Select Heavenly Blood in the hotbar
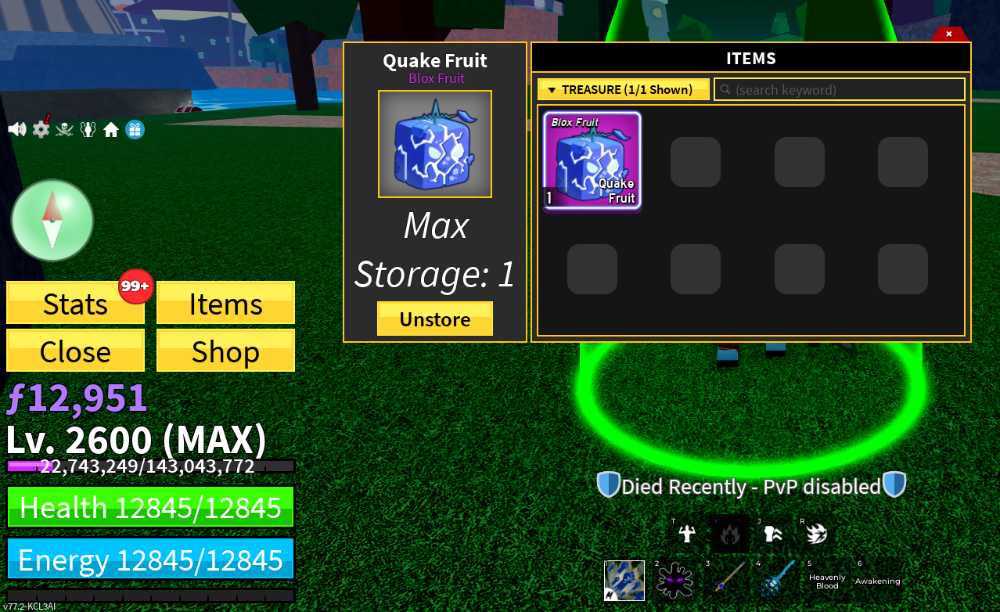Screen dimensions: 1000x612 tap(827, 580)
